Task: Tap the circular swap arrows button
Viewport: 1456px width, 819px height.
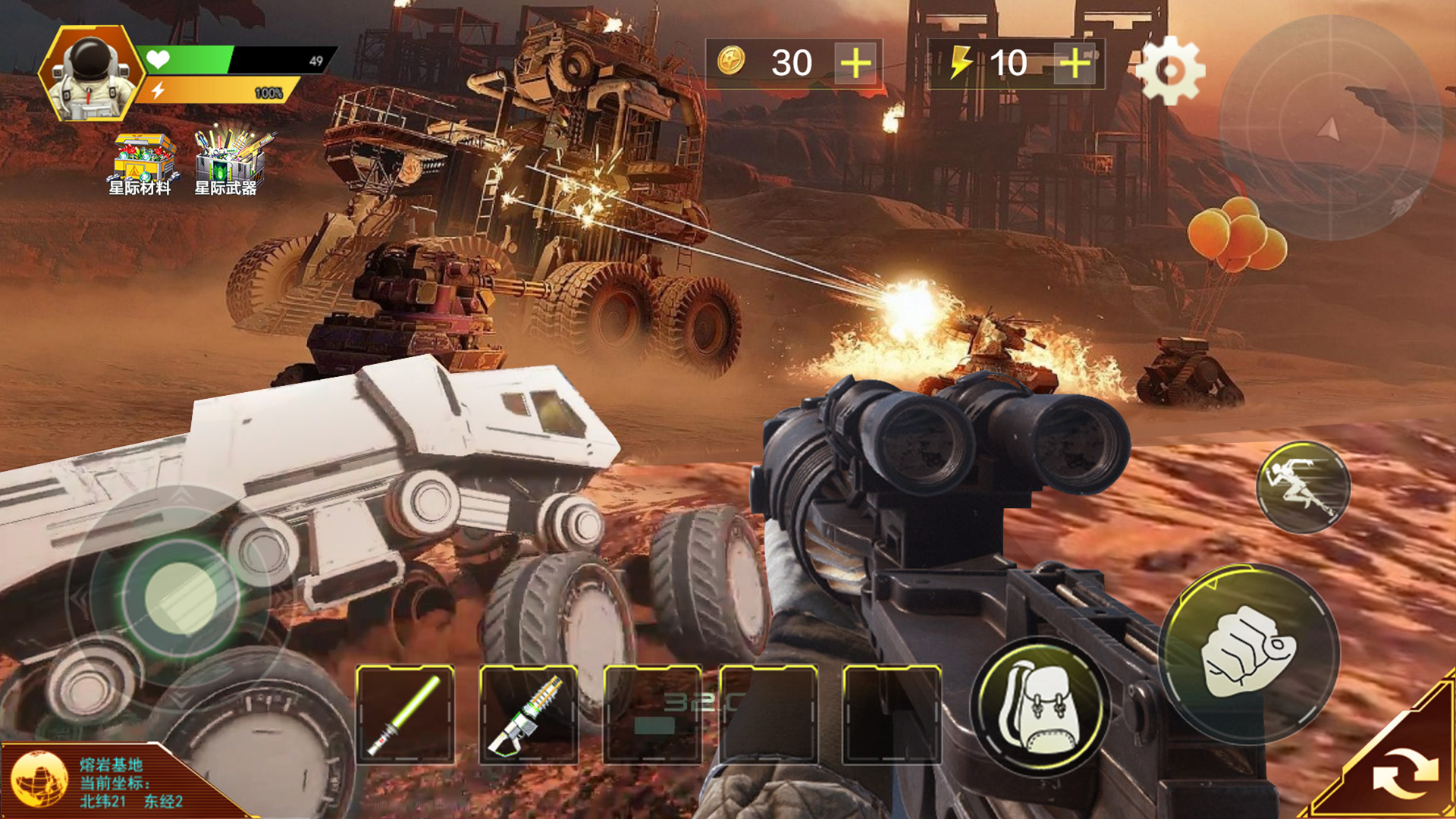Action: pos(1404,773)
